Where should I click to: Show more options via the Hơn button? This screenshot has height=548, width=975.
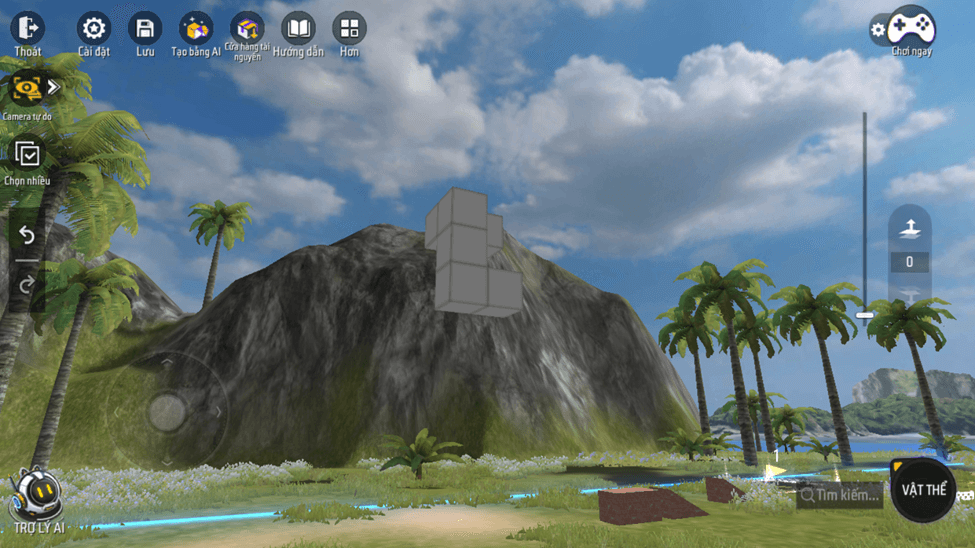(349, 29)
